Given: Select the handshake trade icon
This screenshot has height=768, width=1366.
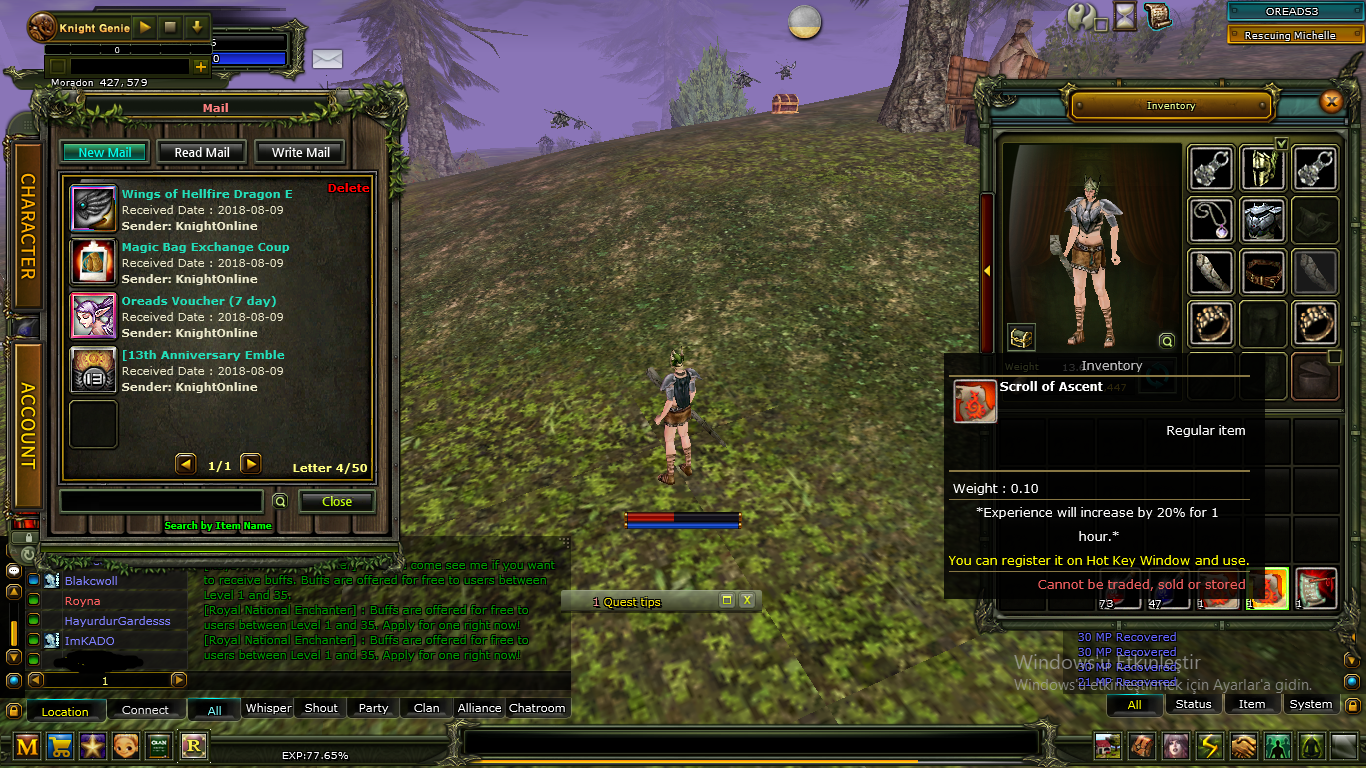Looking at the screenshot, I should [1242, 747].
